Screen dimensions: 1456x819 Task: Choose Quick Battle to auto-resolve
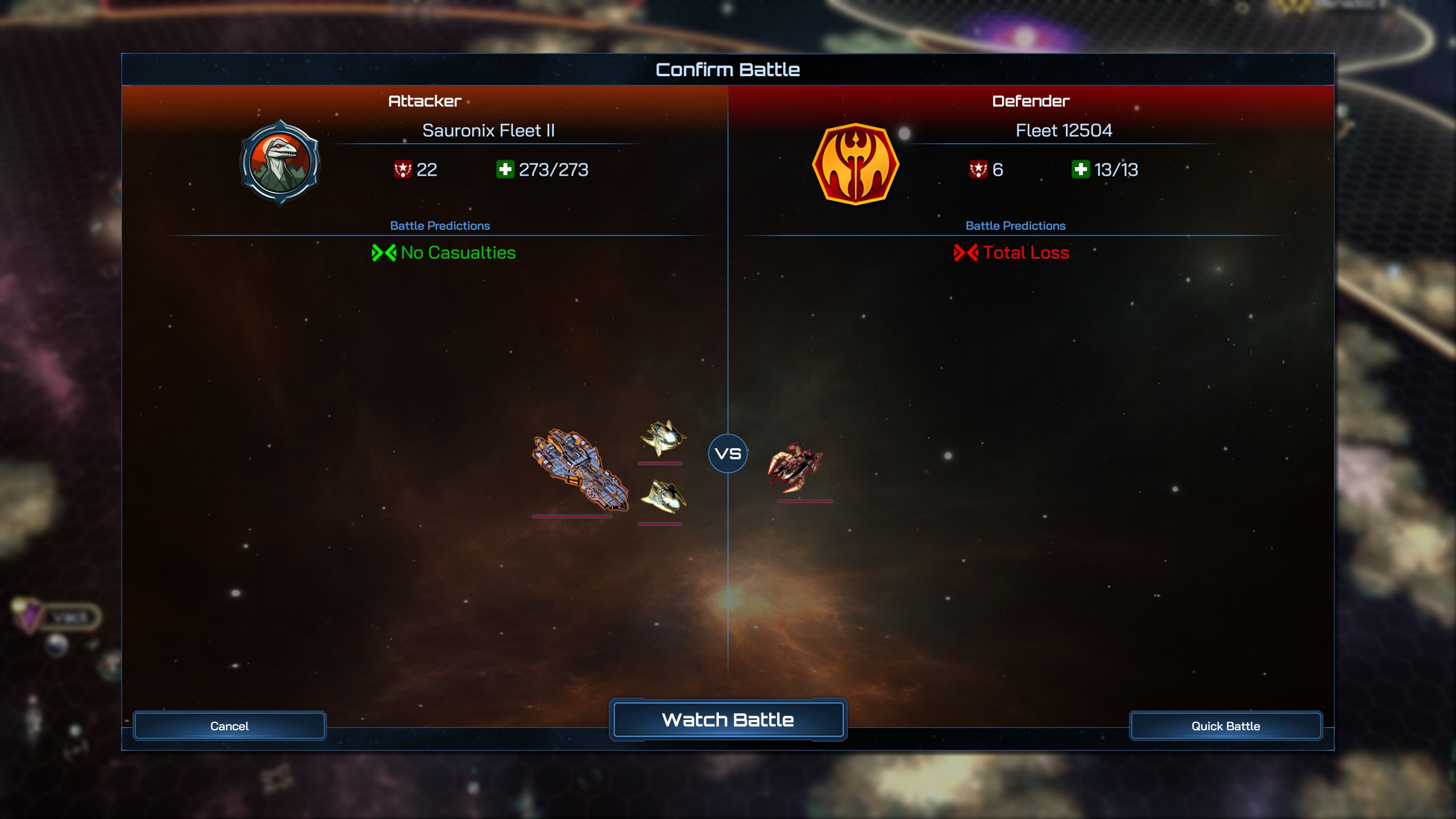1225,726
